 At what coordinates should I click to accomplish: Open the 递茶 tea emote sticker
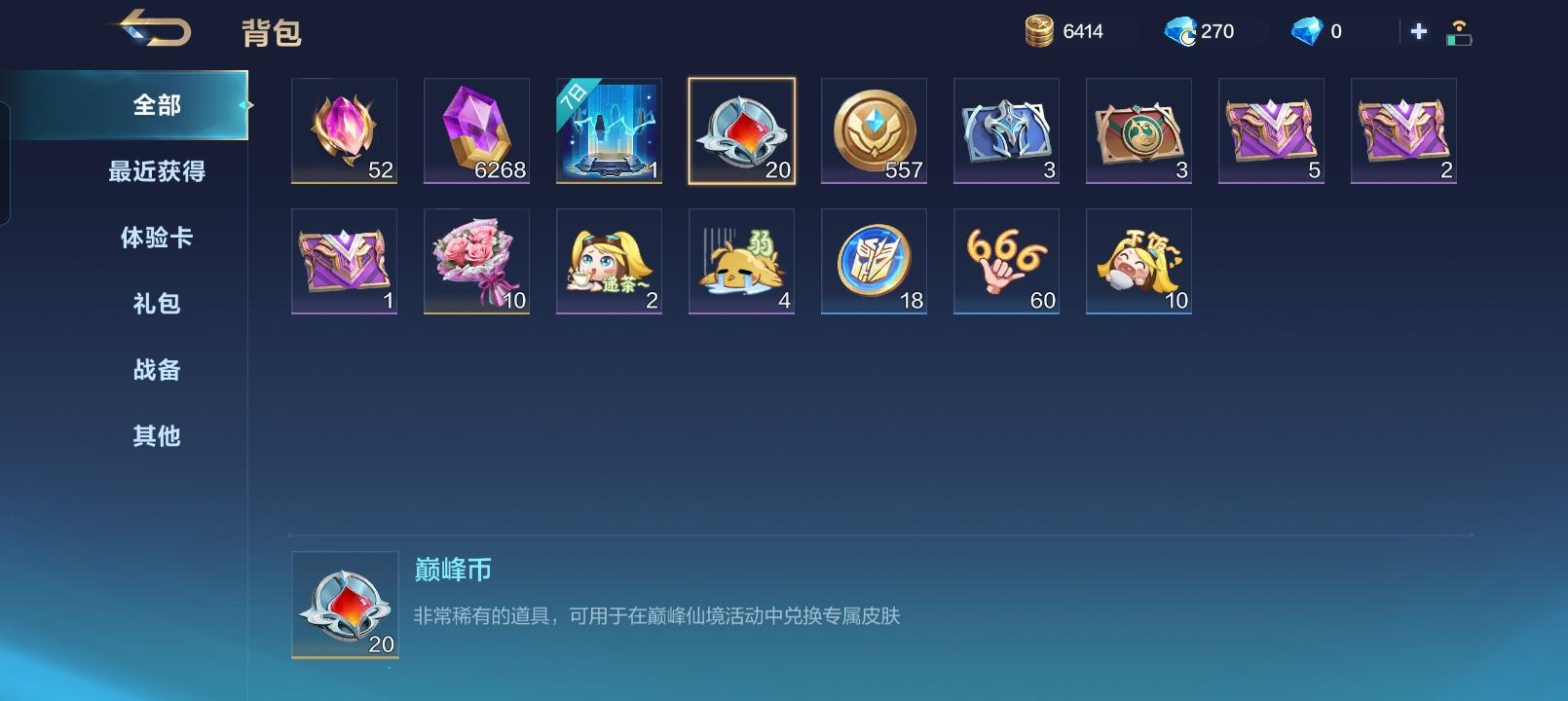pos(609,262)
